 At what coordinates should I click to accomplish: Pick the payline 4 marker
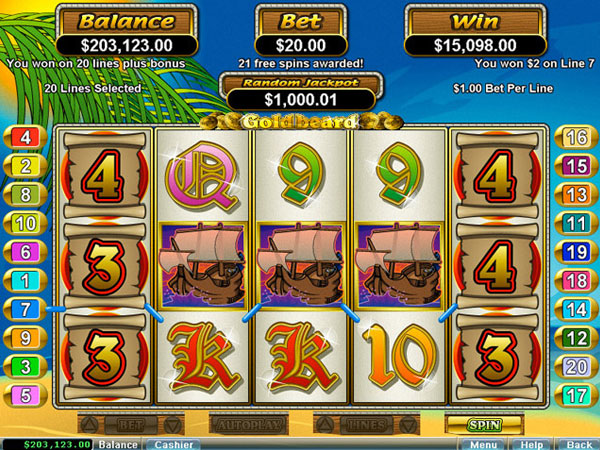[x=24, y=137]
